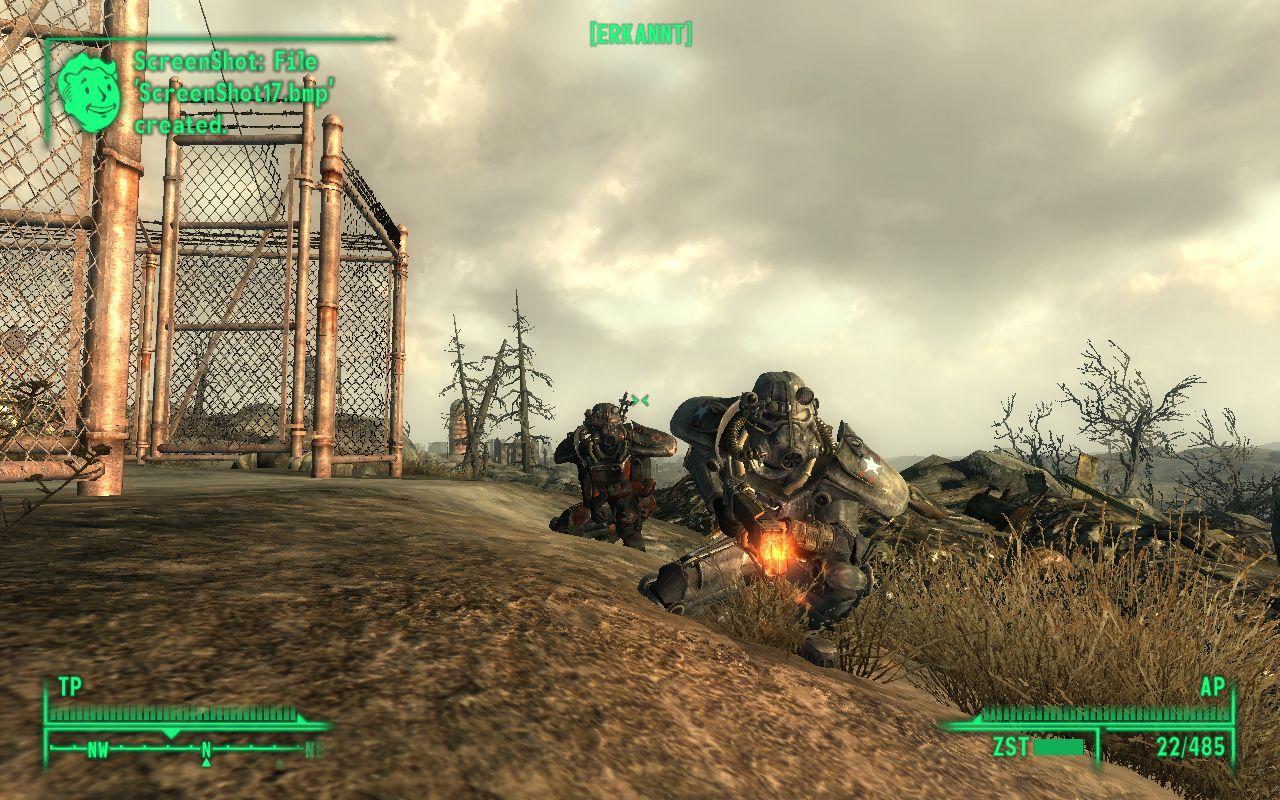Click the compass strip showing NW and N
1280x800 pixels.
pyautogui.click(x=185, y=748)
